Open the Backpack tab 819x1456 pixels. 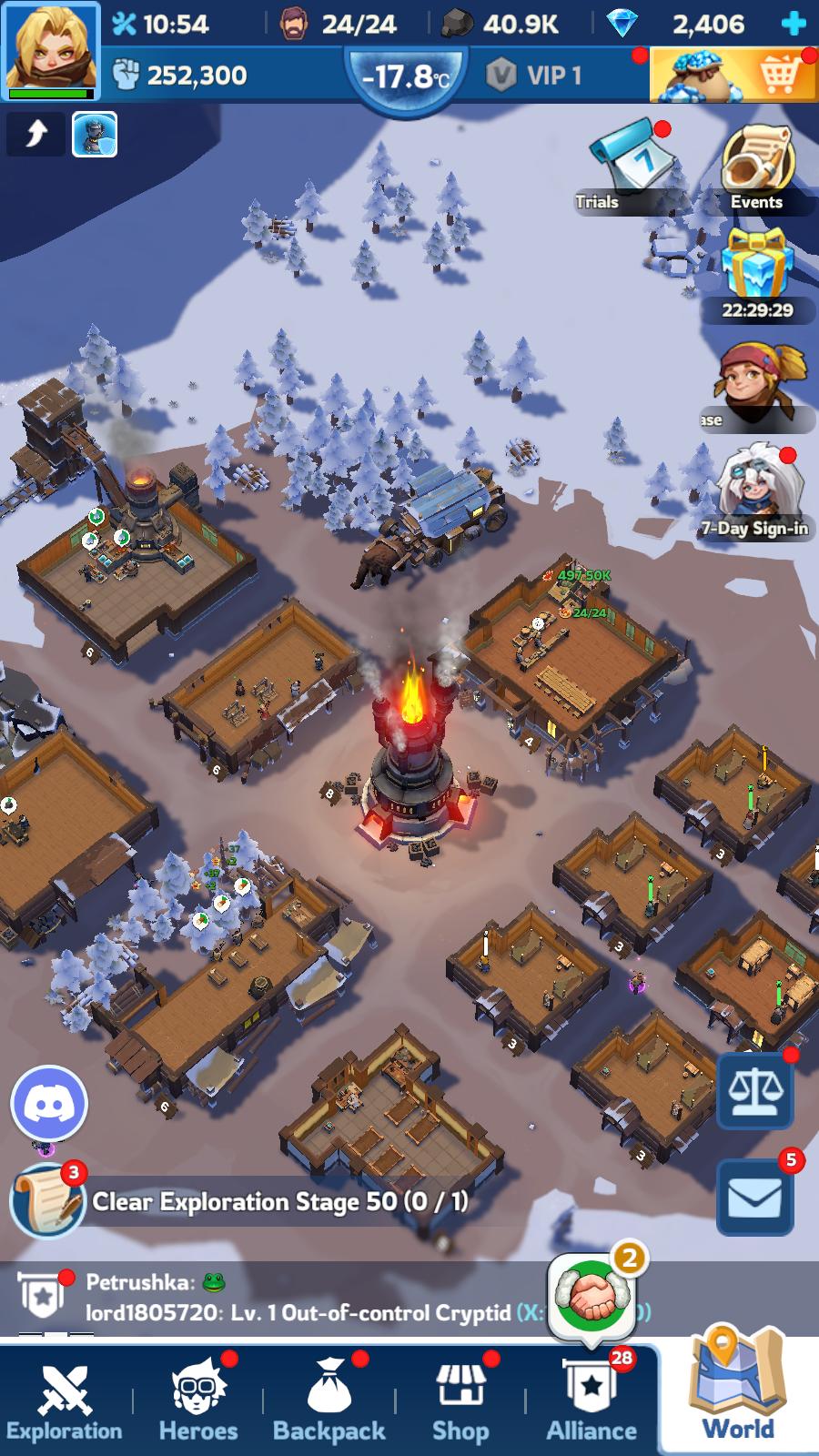[x=329, y=1401]
